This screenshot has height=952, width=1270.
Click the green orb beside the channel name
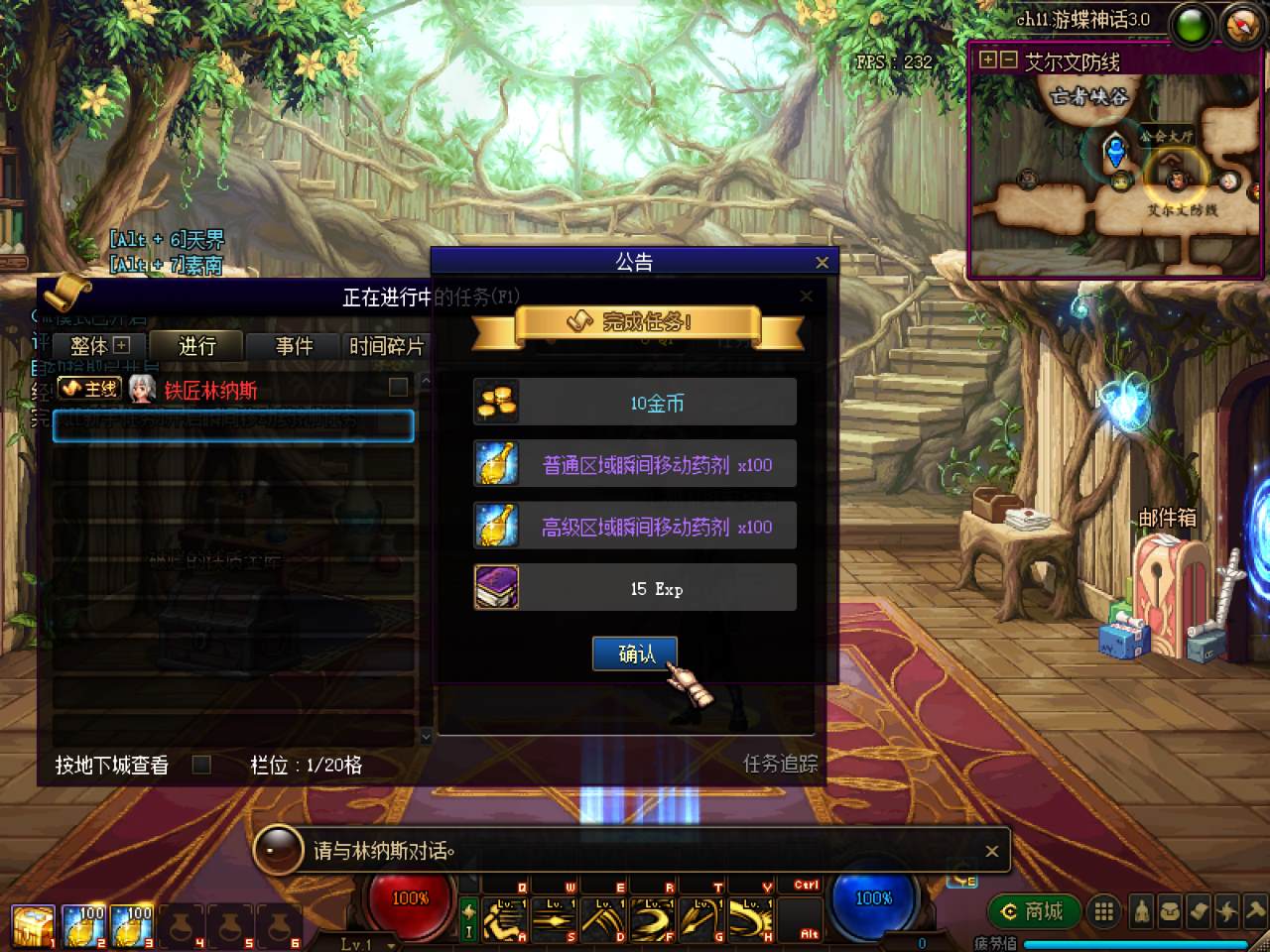[x=1192, y=25]
